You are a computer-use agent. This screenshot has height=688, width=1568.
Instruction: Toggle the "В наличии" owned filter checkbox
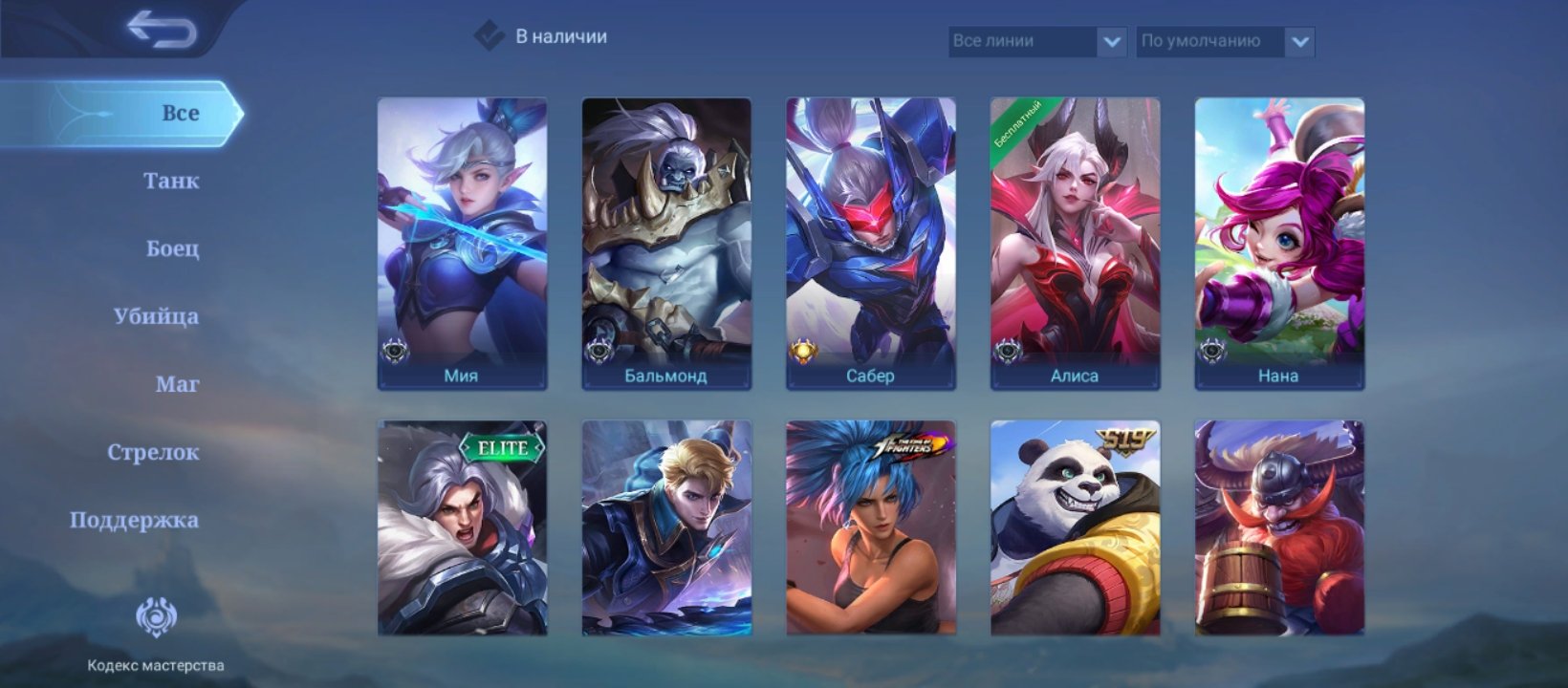(490, 36)
